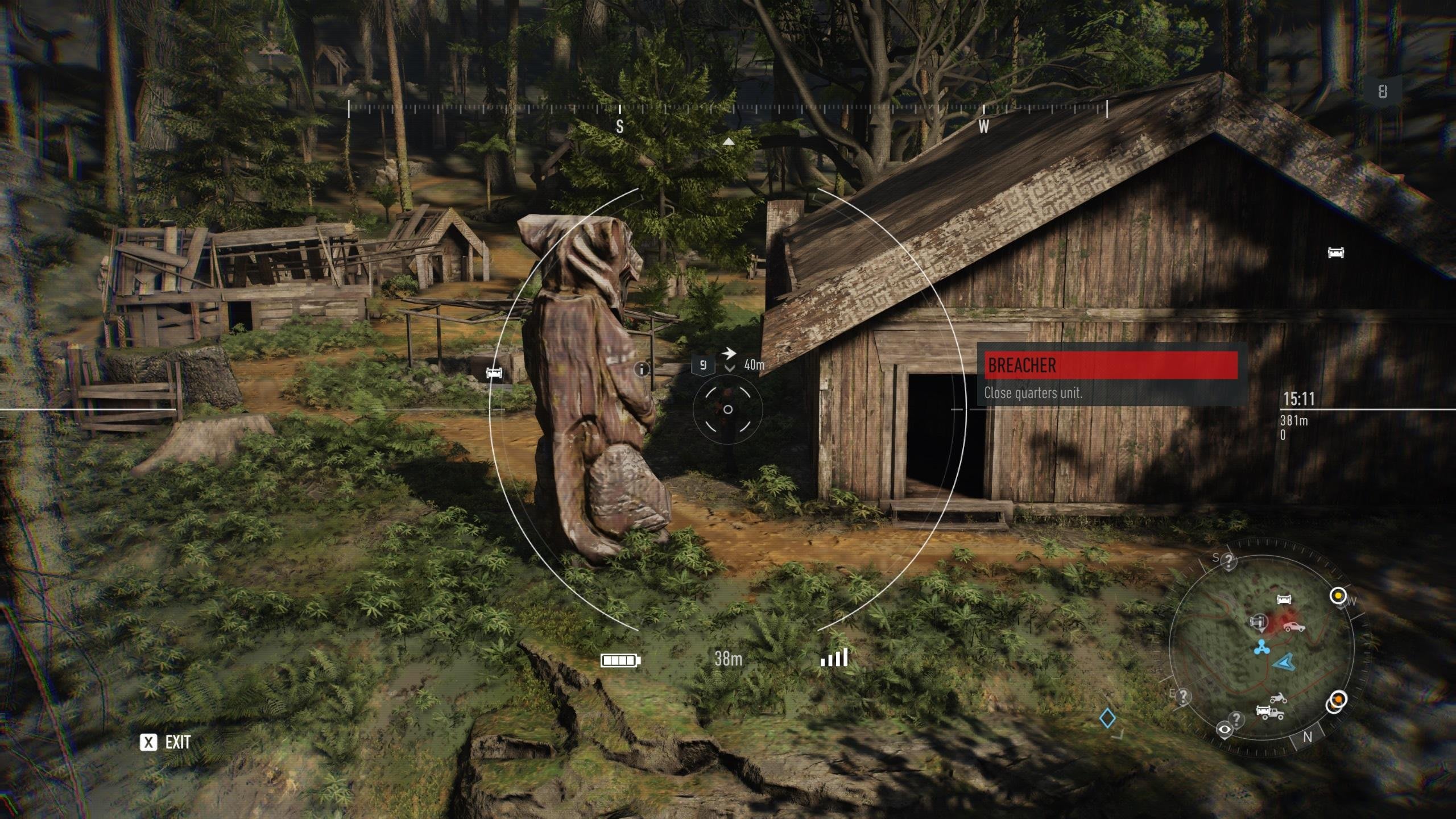Select the crate marker left of the statue

click(x=494, y=373)
